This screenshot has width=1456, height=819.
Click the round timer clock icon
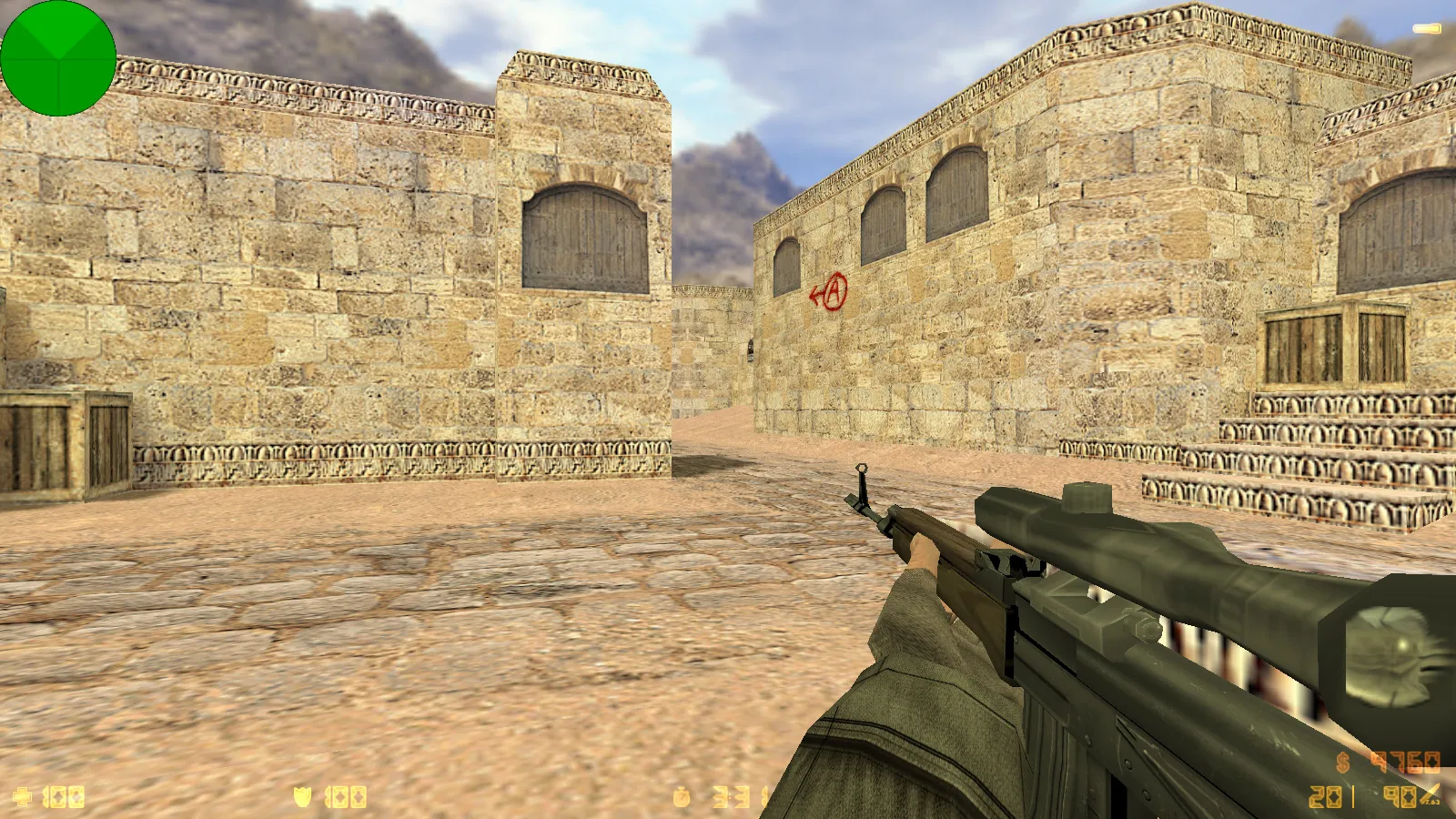coord(682,798)
